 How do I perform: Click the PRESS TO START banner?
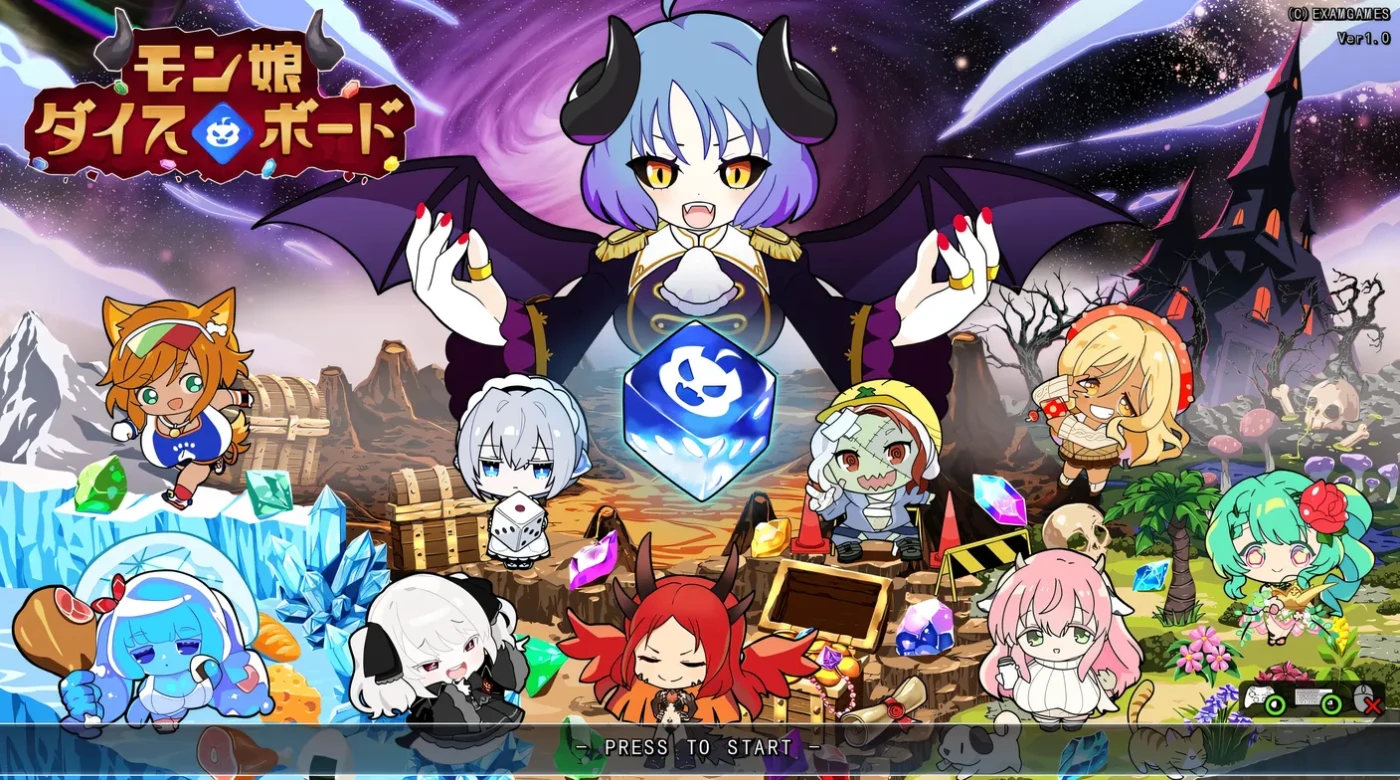tap(700, 746)
